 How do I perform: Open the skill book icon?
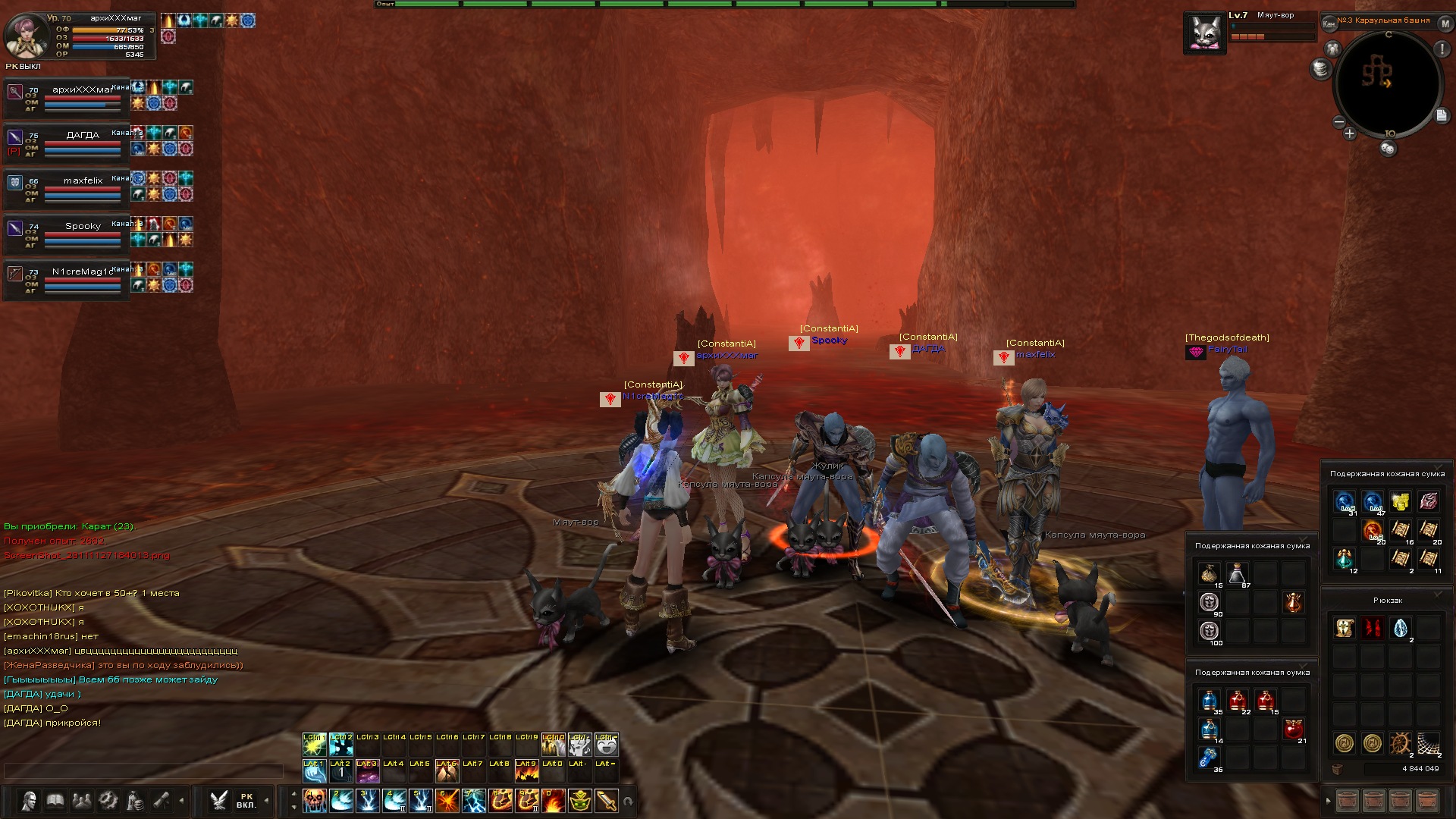(x=55, y=801)
